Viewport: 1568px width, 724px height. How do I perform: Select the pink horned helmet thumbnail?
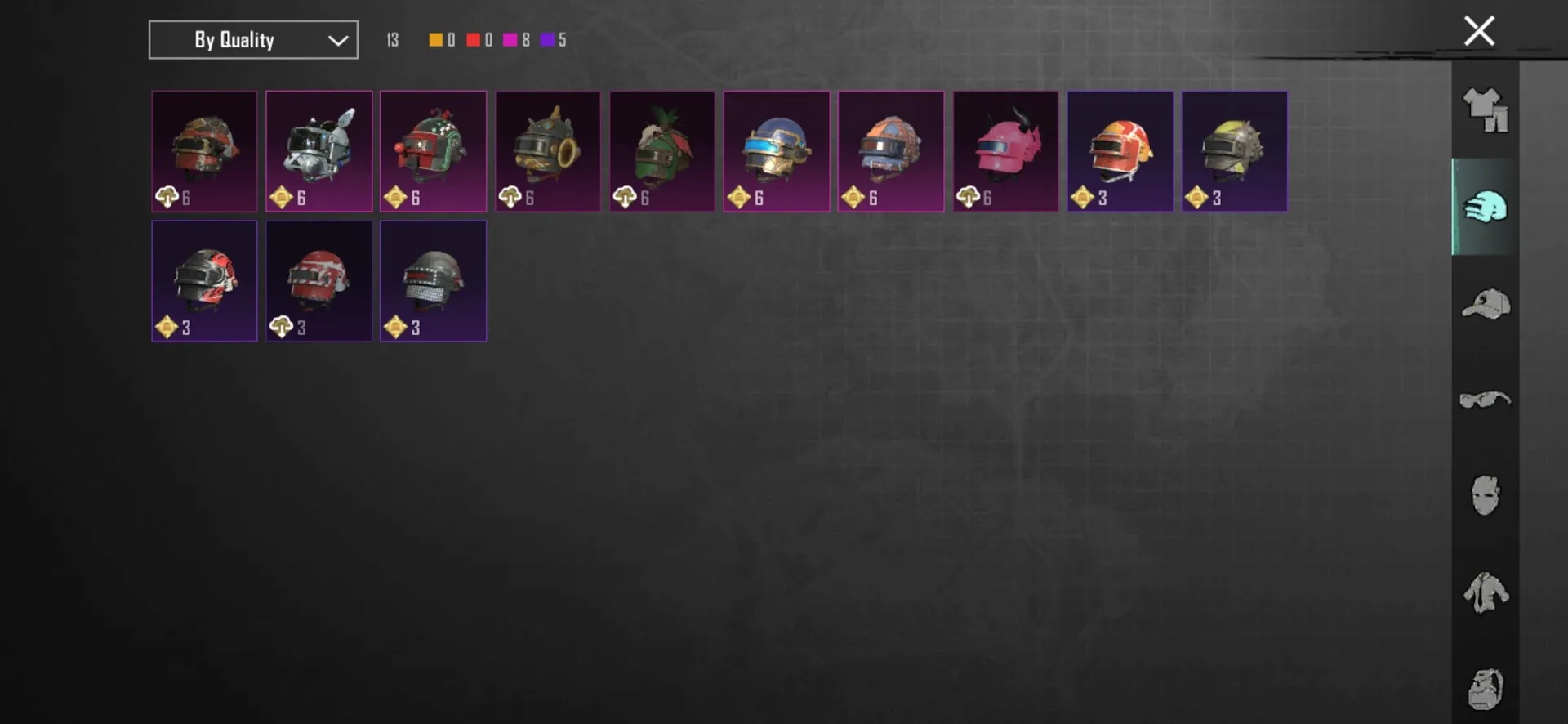tap(1005, 150)
